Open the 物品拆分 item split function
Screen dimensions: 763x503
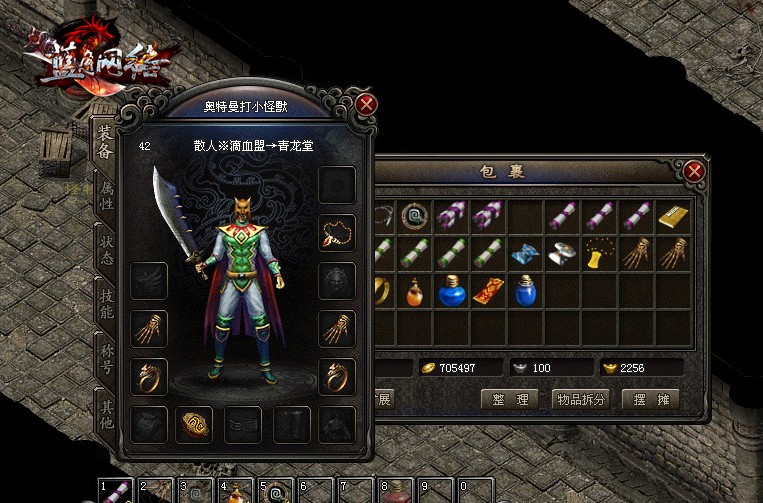pyautogui.click(x=580, y=399)
